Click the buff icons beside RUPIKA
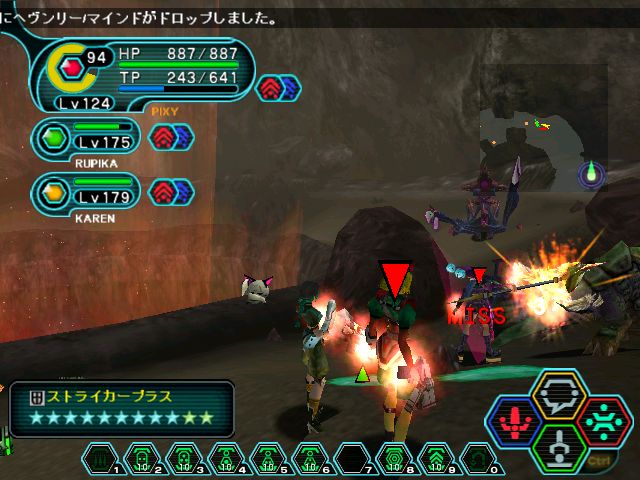Viewport: 640px width, 480px height. point(169,138)
